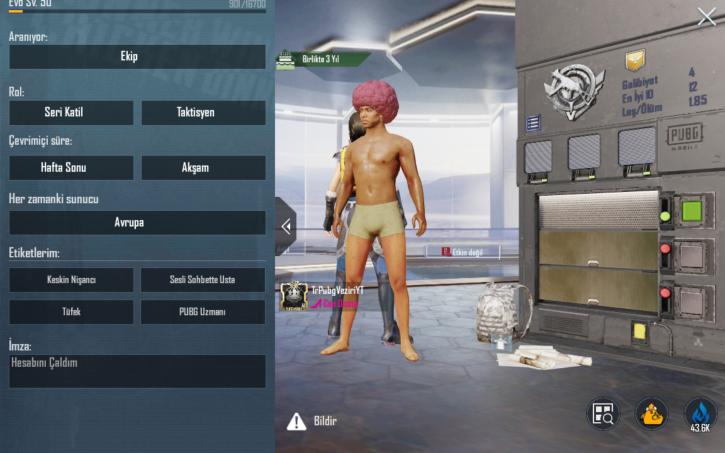This screenshot has width=725, height=453.
Task: Click the İmza signature text field
Action: click(137, 371)
